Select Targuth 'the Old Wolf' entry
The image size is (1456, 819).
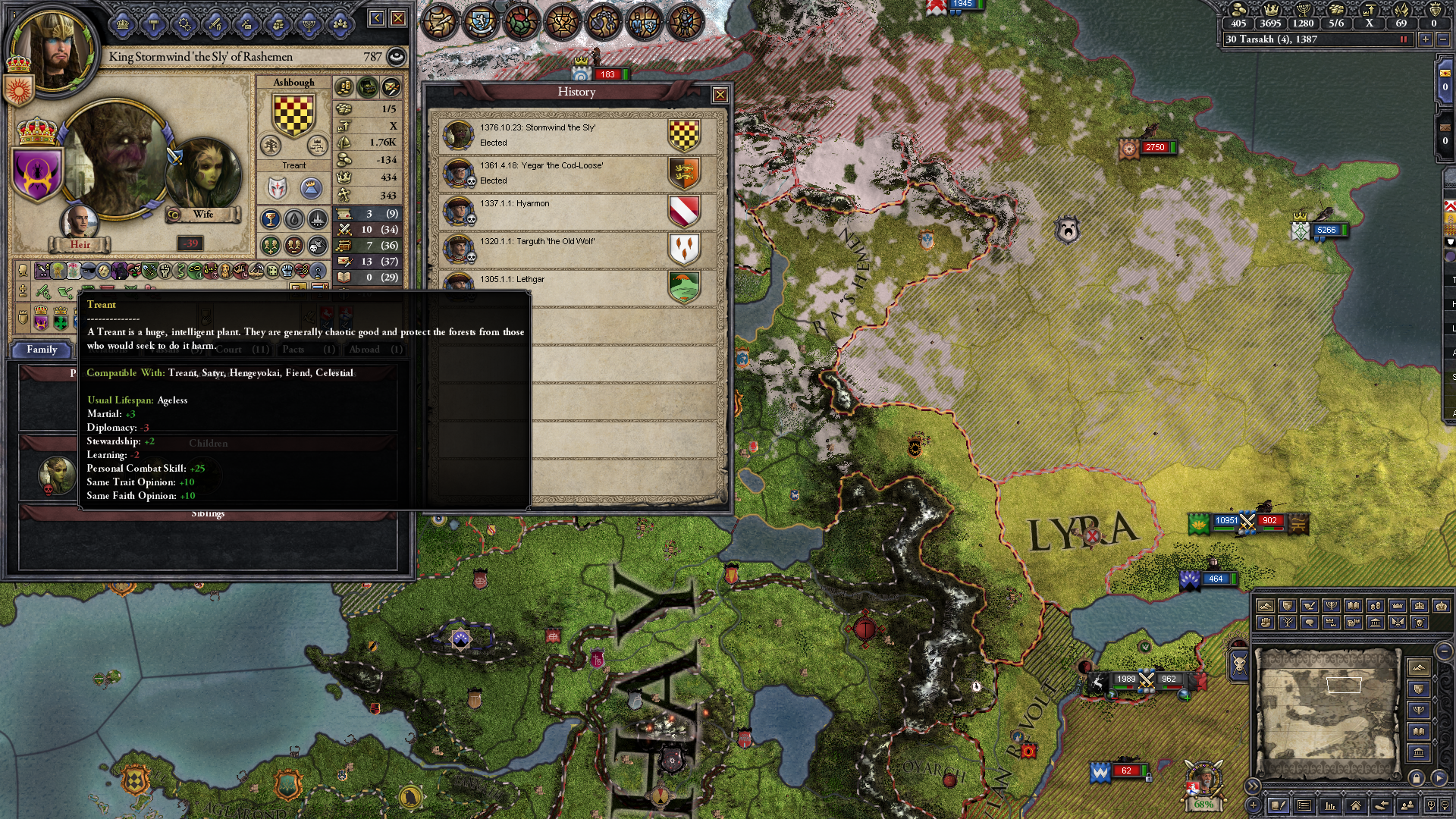click(x=577, y=249)
